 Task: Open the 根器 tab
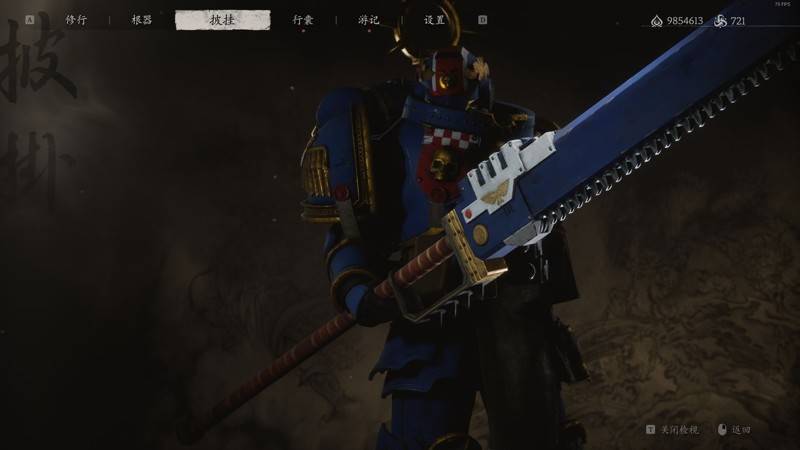click(x=142, y=20)
